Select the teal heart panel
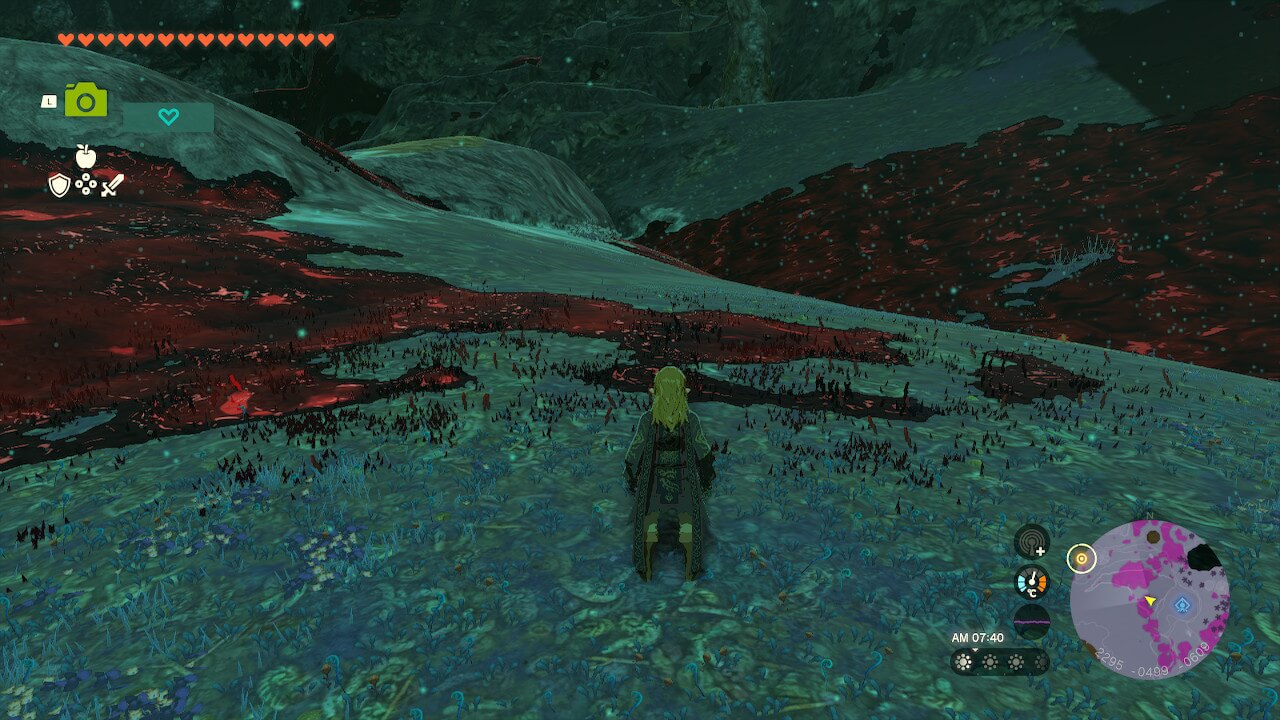Screen dimensions: 1280x720 [168, 117]
